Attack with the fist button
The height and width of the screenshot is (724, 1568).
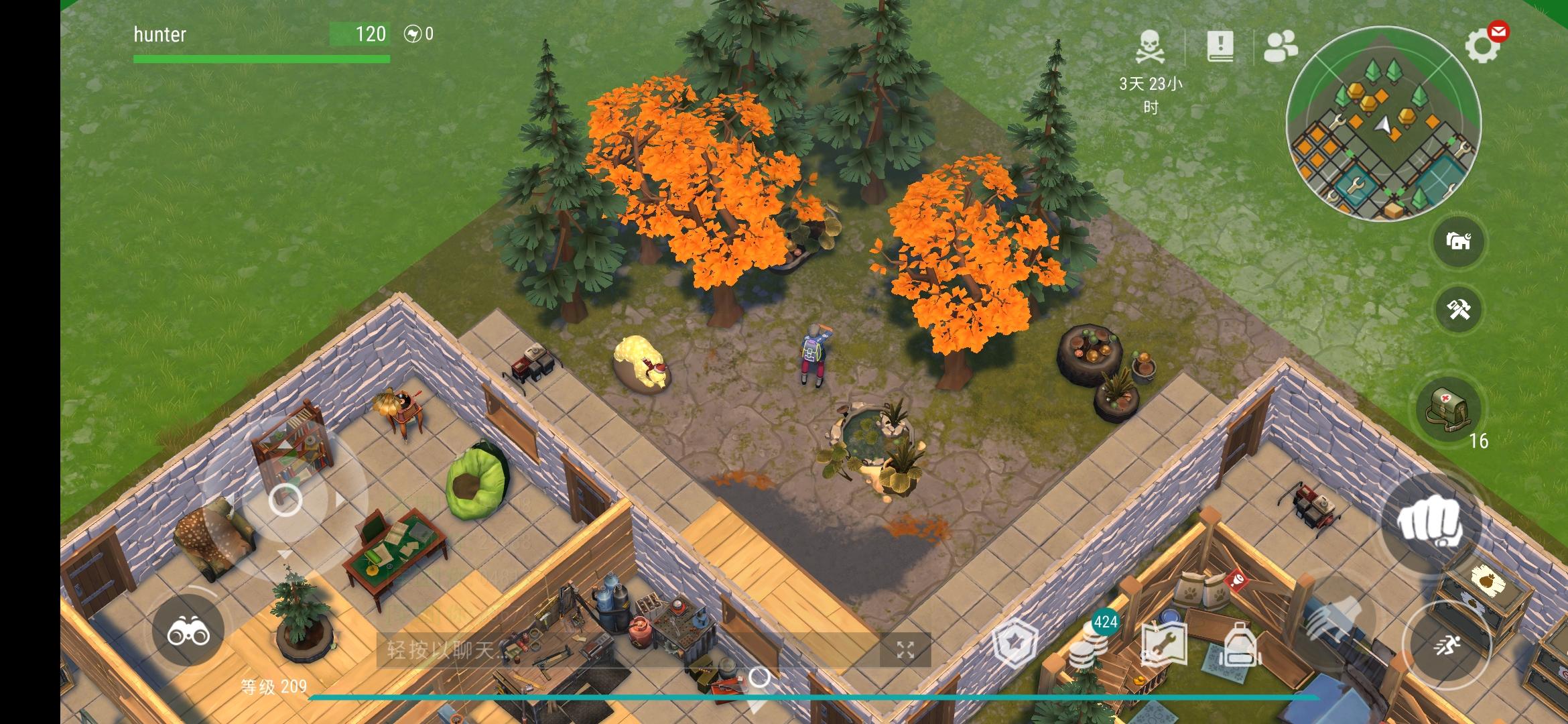(1429, 523)
